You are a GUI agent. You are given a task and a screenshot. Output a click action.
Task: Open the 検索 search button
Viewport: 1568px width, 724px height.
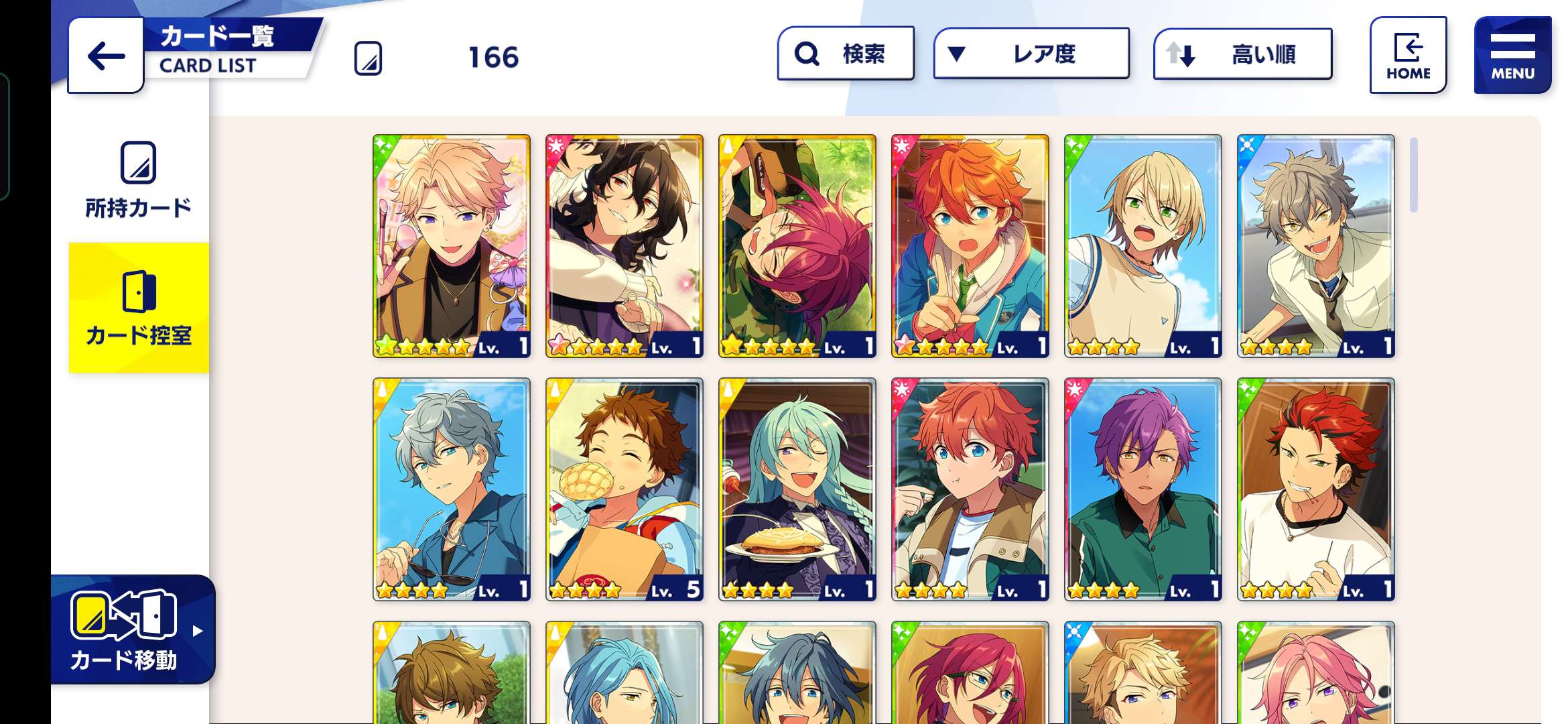tap(846, 54)
